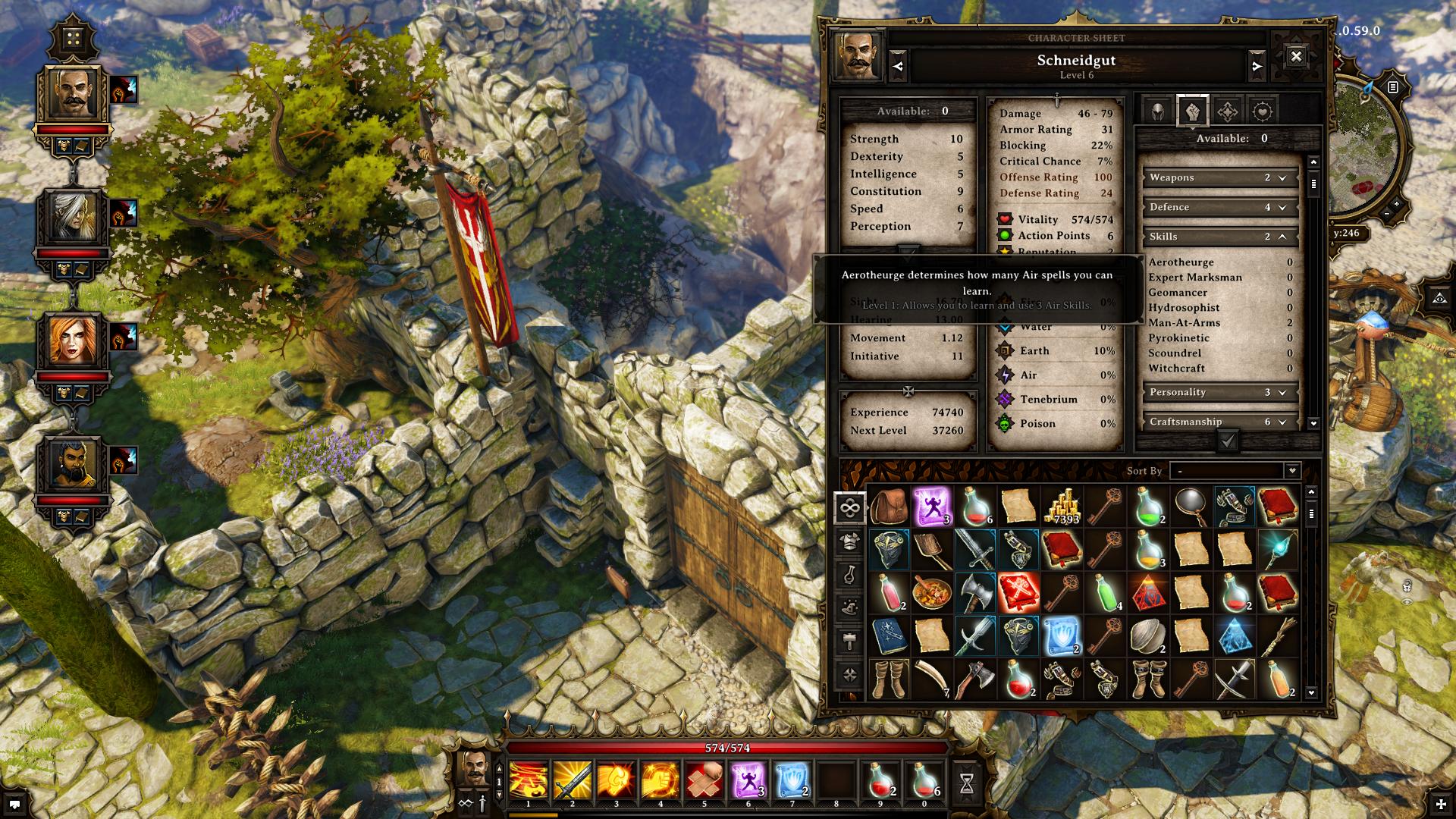1456x819 pixels.
Task: Close the character sheet window
Action: [1296, 56]
